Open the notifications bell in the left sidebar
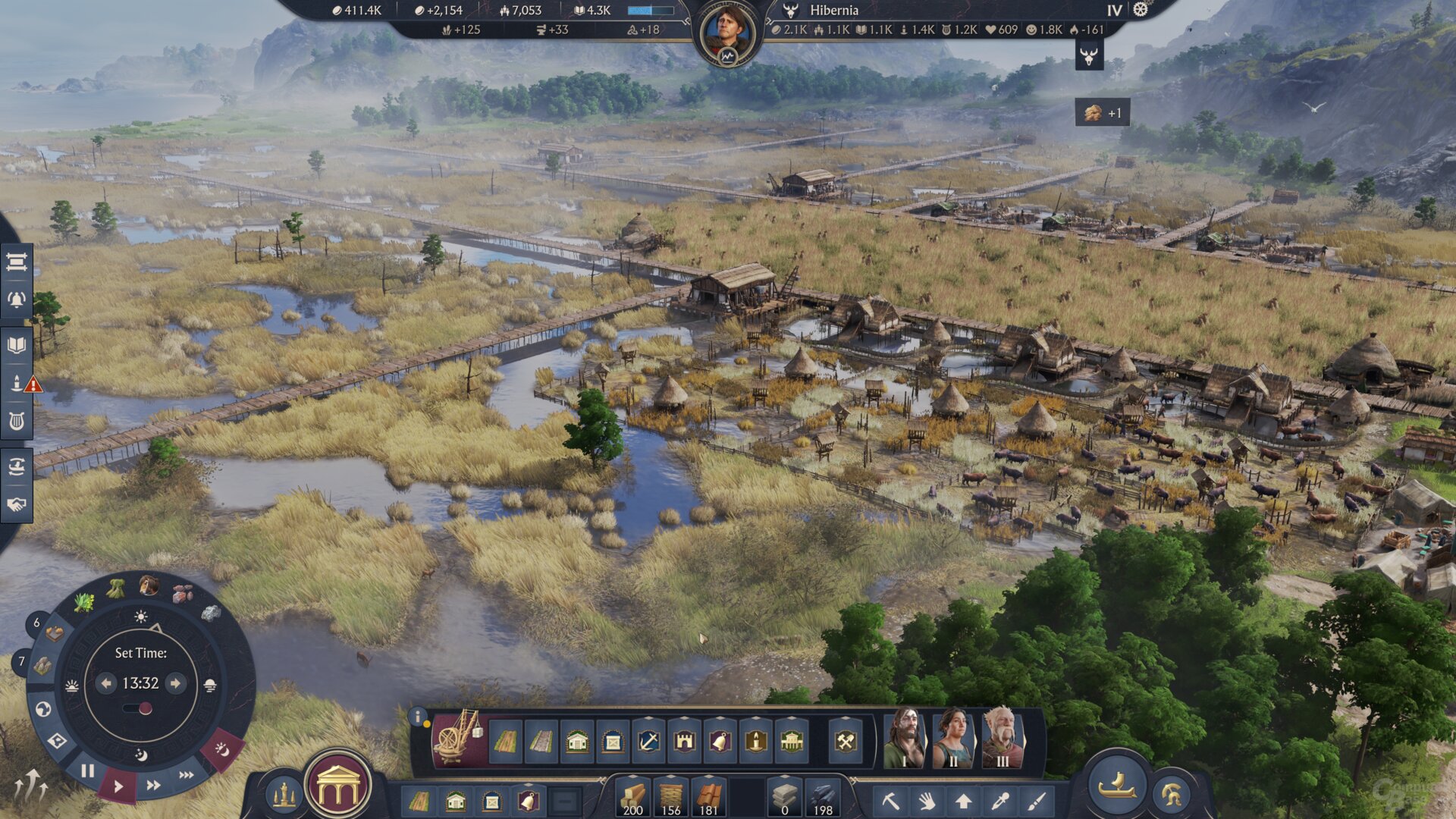Screen dimensions: 1456x819 (x=17, y=300)
